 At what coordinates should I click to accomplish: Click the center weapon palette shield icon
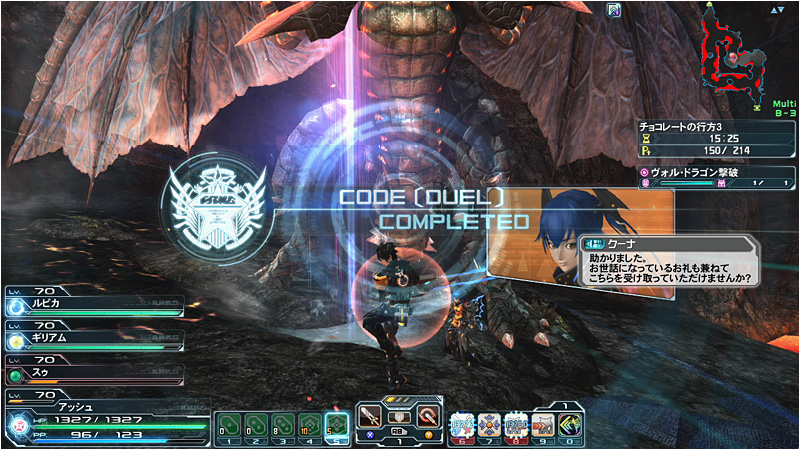tap(398, 416)
